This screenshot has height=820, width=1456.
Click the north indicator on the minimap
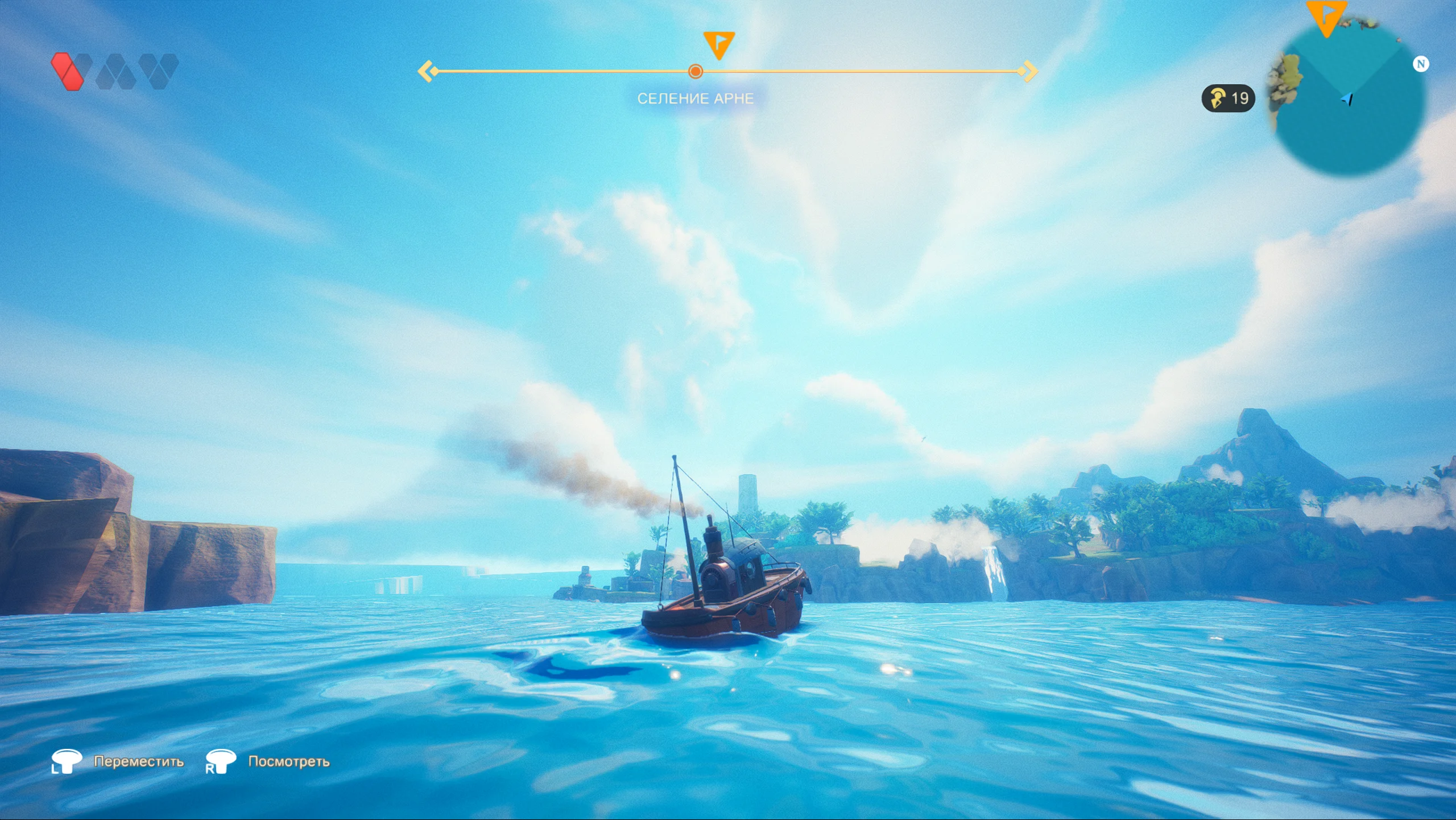(1420, 64)
